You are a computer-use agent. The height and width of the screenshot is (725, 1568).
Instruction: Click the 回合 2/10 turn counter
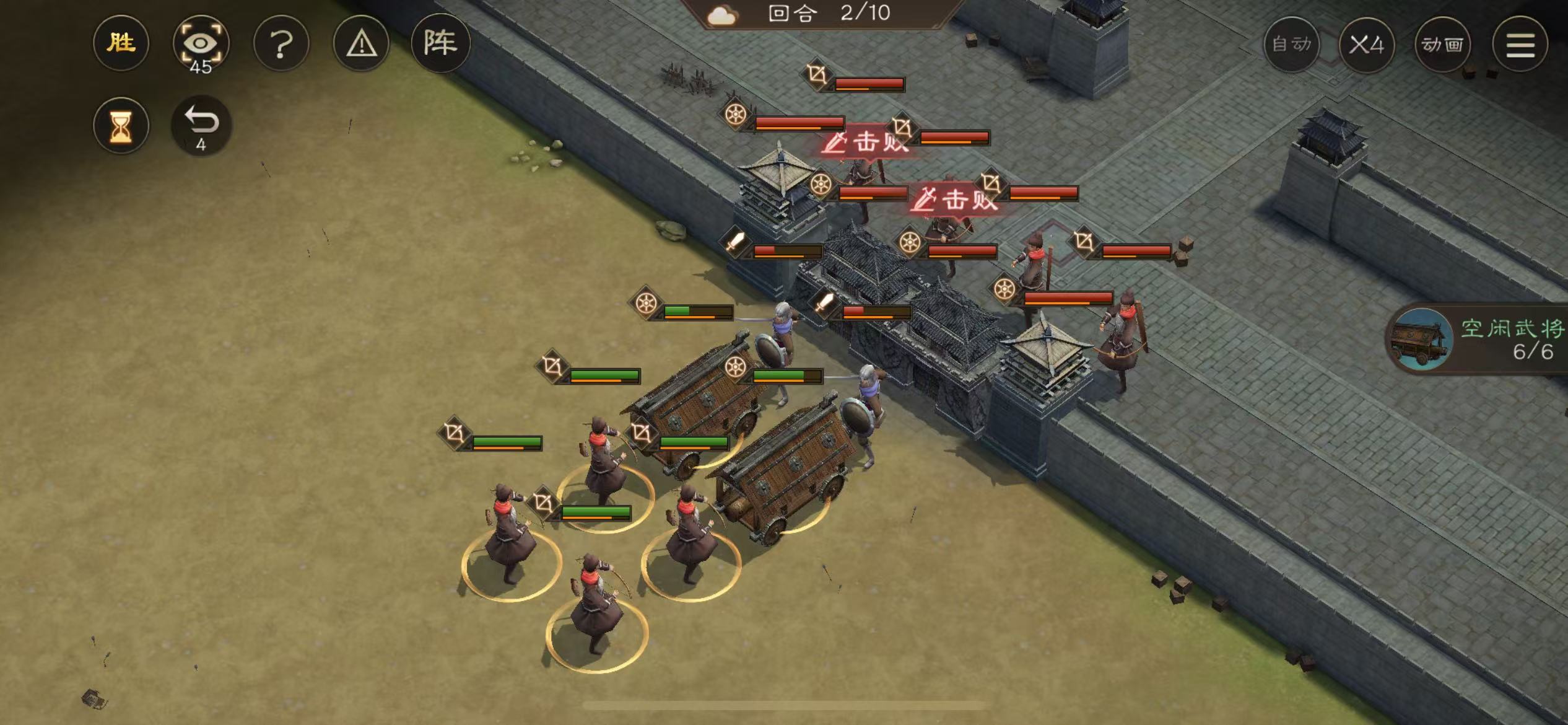coord(799,14)
